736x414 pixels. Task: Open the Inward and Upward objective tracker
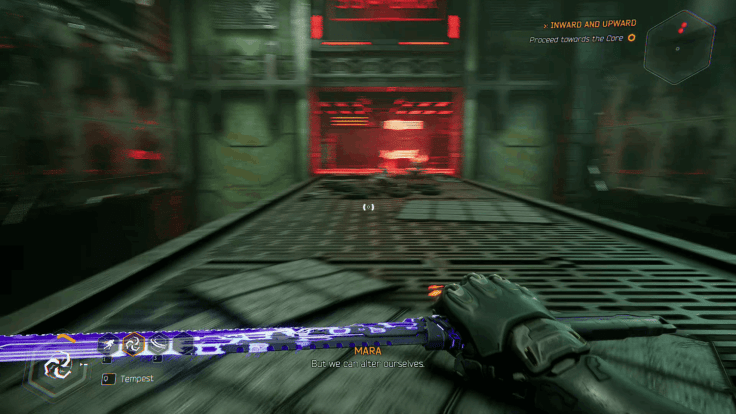click(590, 24)
